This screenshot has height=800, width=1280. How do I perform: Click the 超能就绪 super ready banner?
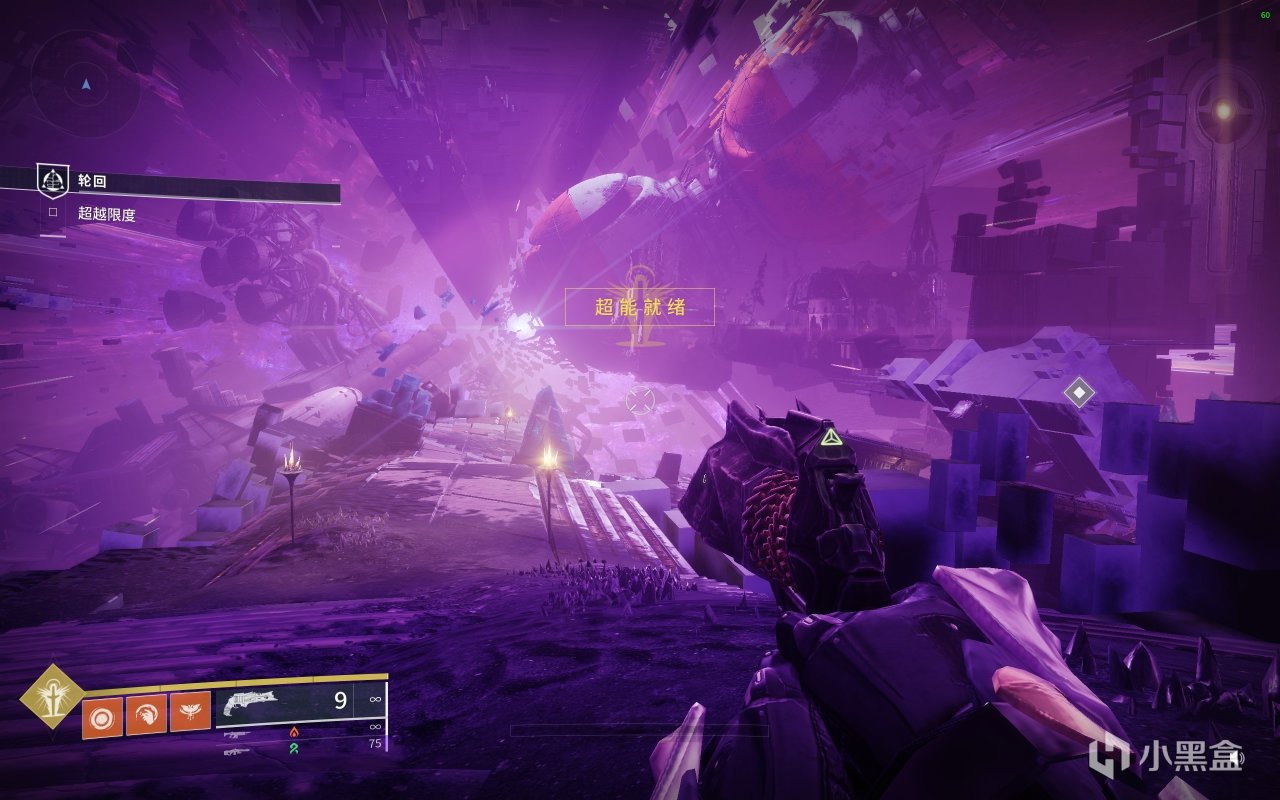click(640, 307)
